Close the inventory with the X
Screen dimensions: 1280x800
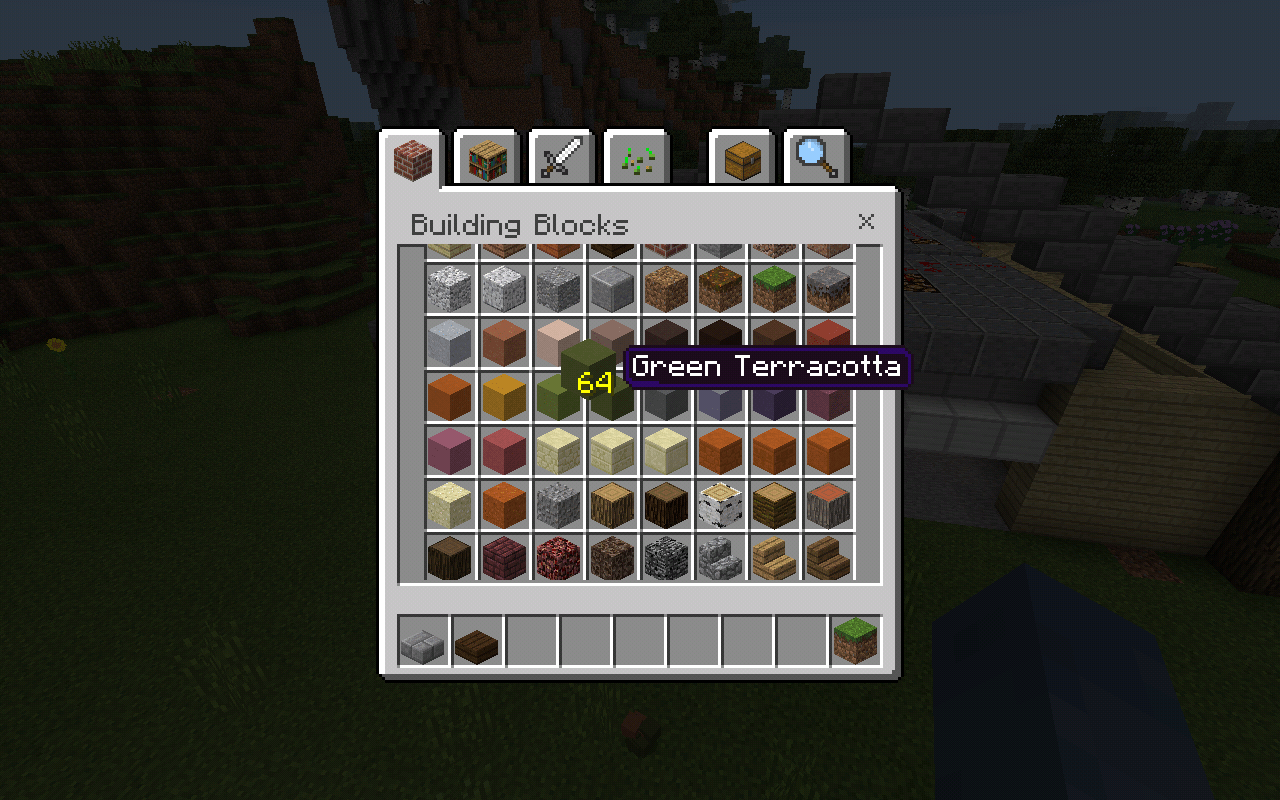click(866, 222)
